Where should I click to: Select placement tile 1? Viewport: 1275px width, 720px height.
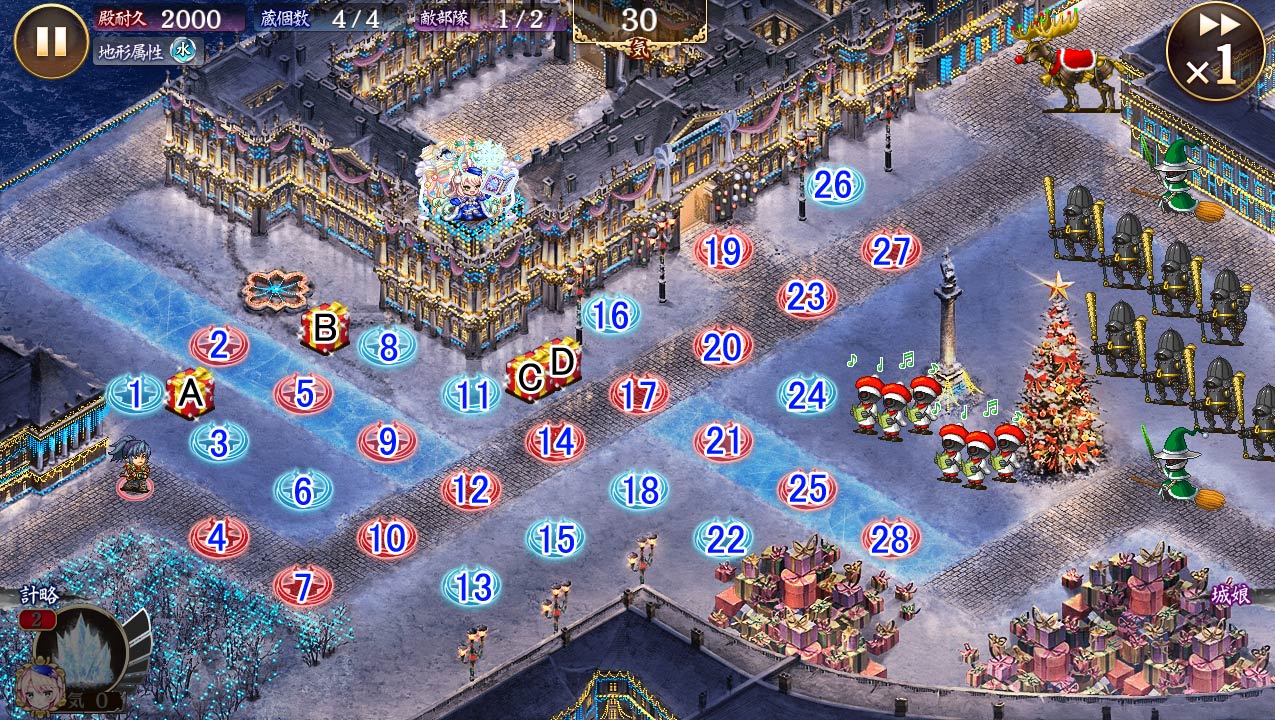click(135, 394)
